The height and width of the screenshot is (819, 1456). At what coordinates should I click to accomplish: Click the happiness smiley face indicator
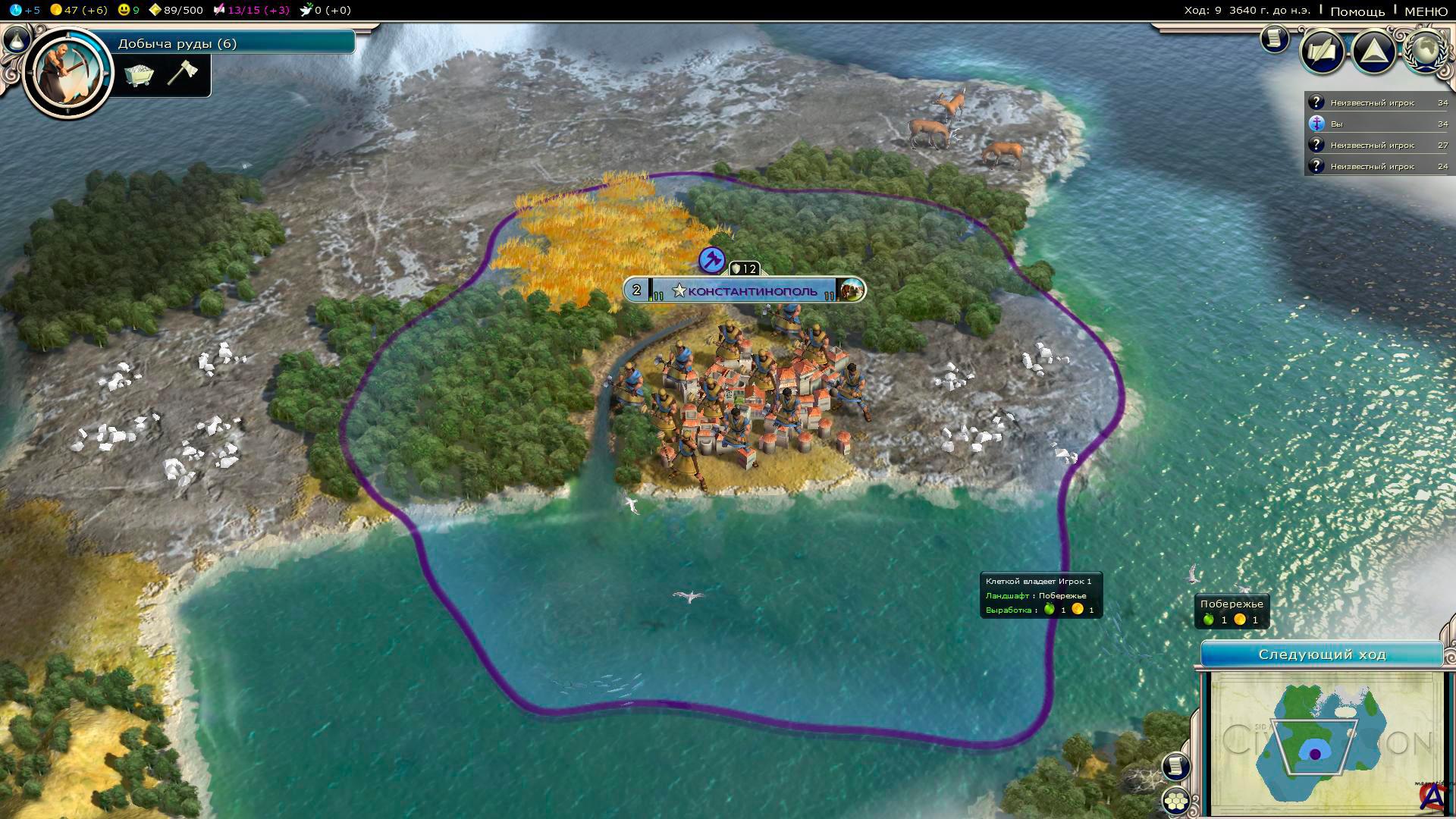[x=128, y=10]
